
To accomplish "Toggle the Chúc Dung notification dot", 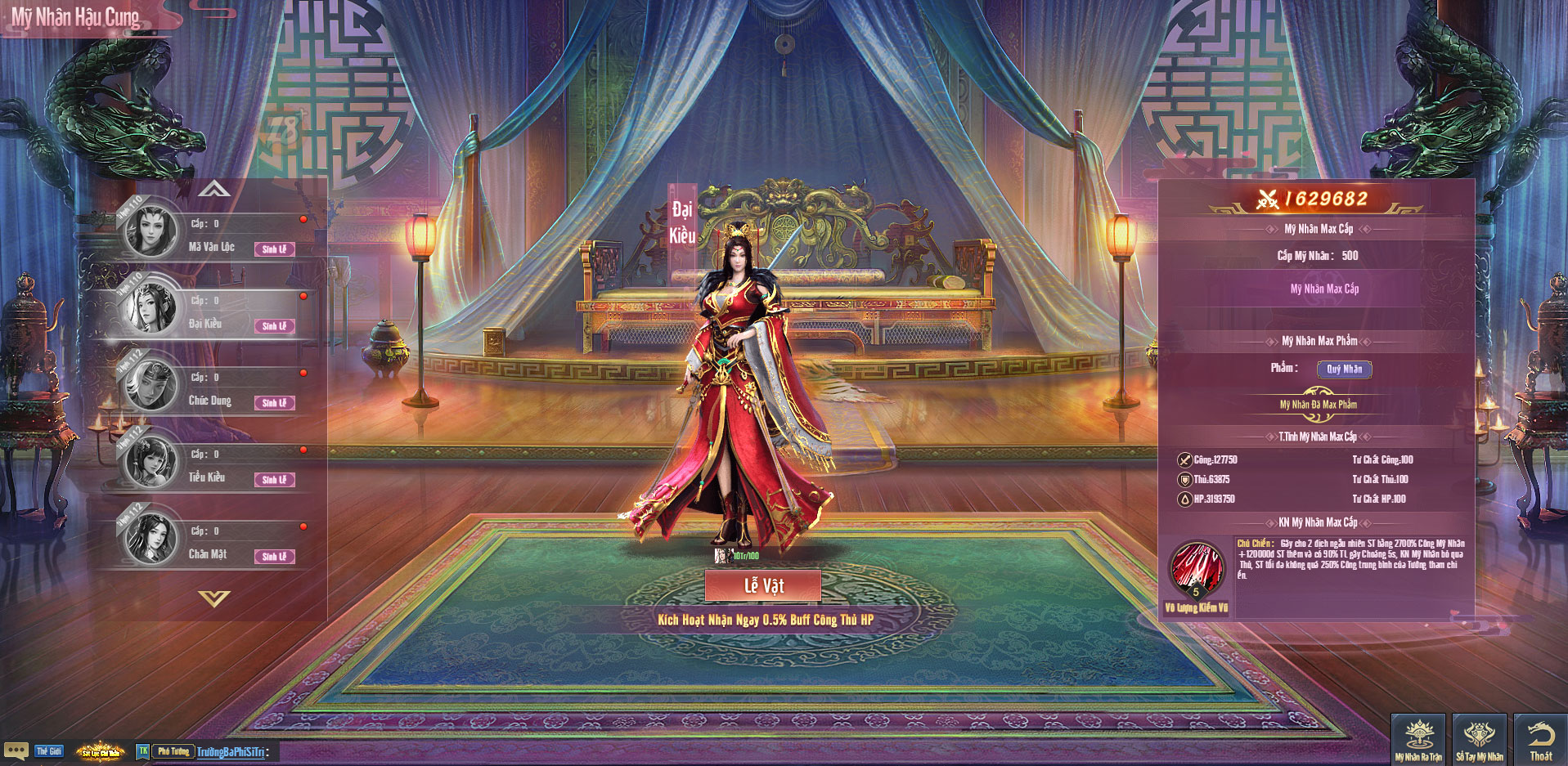I will [x=304, y=371].
